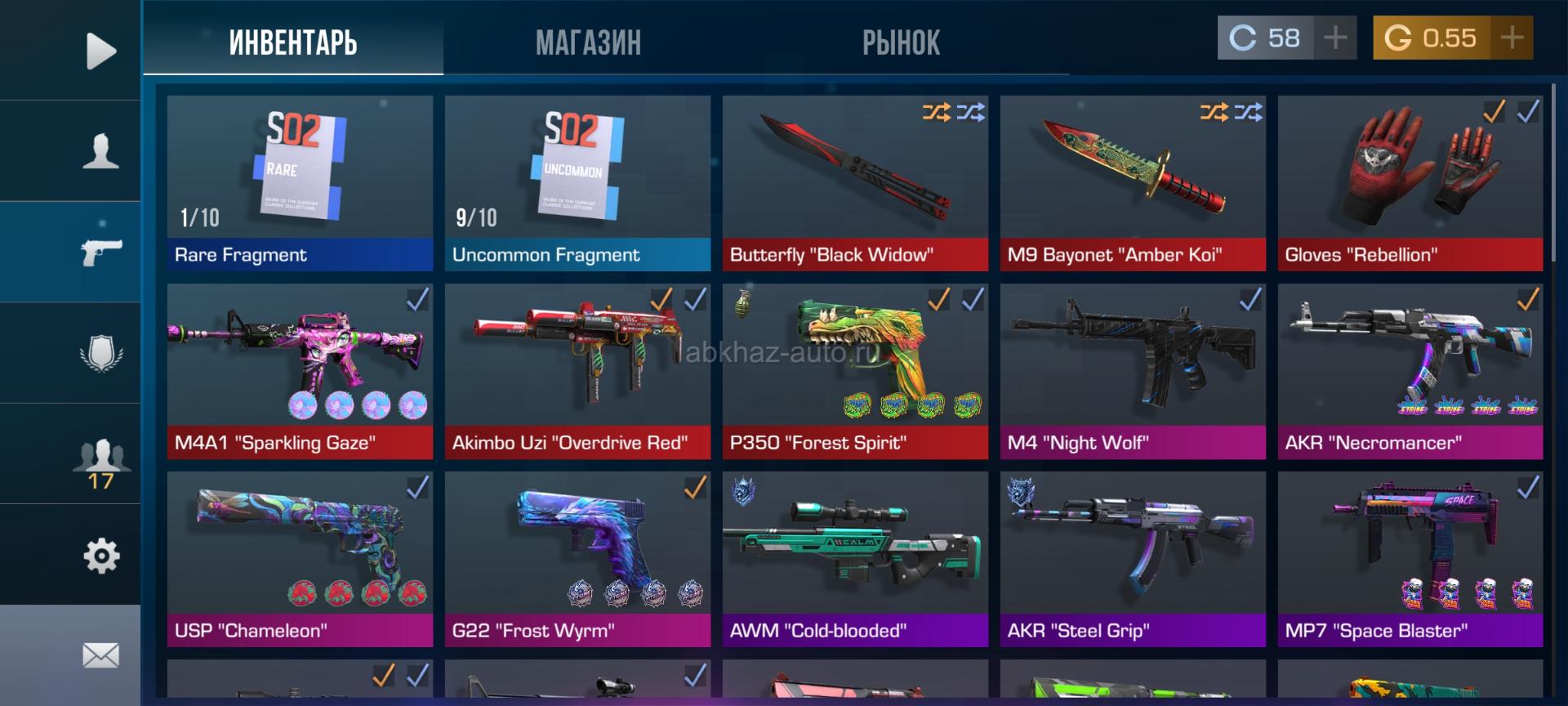Open the player profile icon

click(x=100, y=151)
